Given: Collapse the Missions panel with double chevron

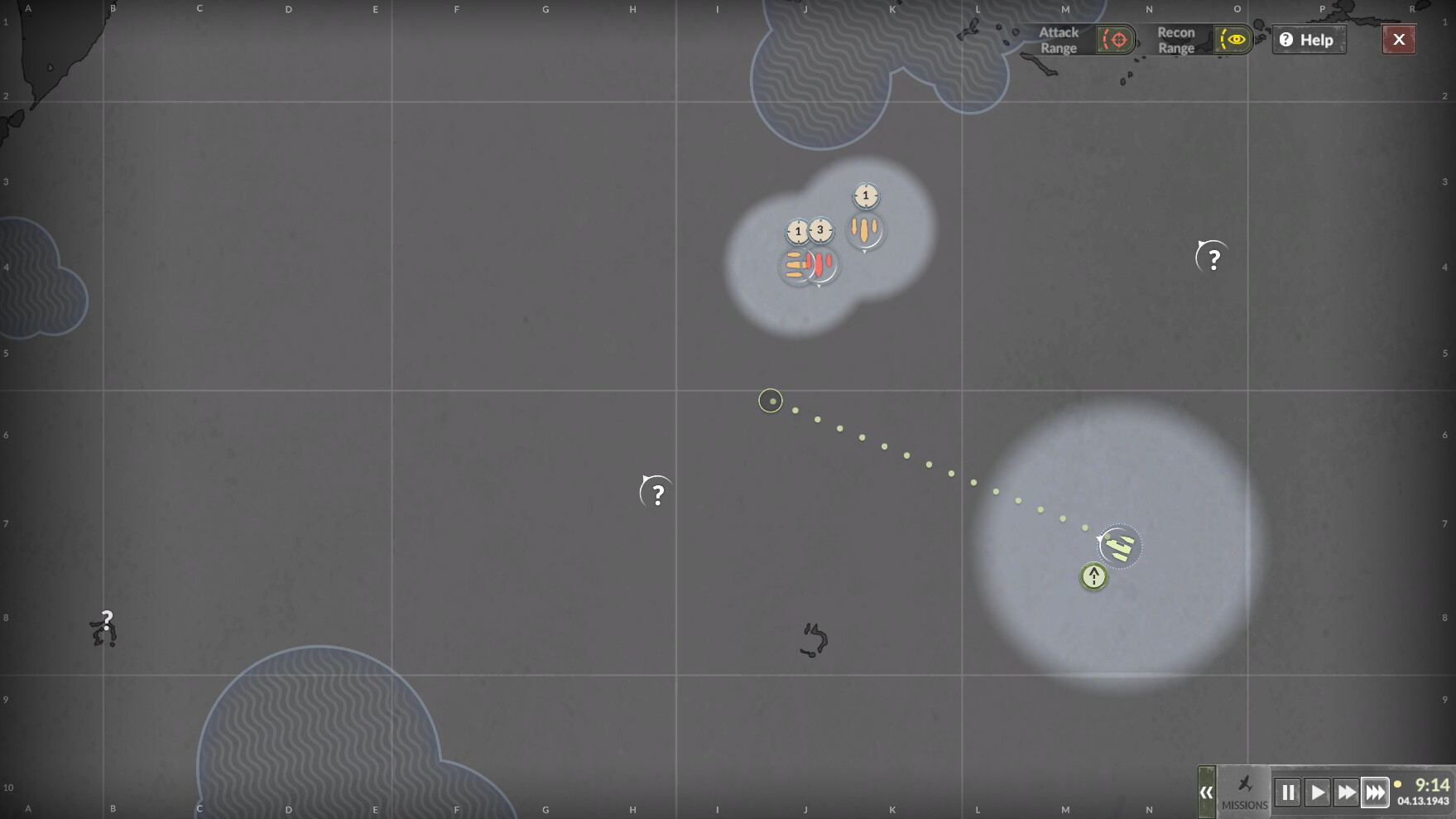Looking at the screenshot, I should tap(1208, 793).
